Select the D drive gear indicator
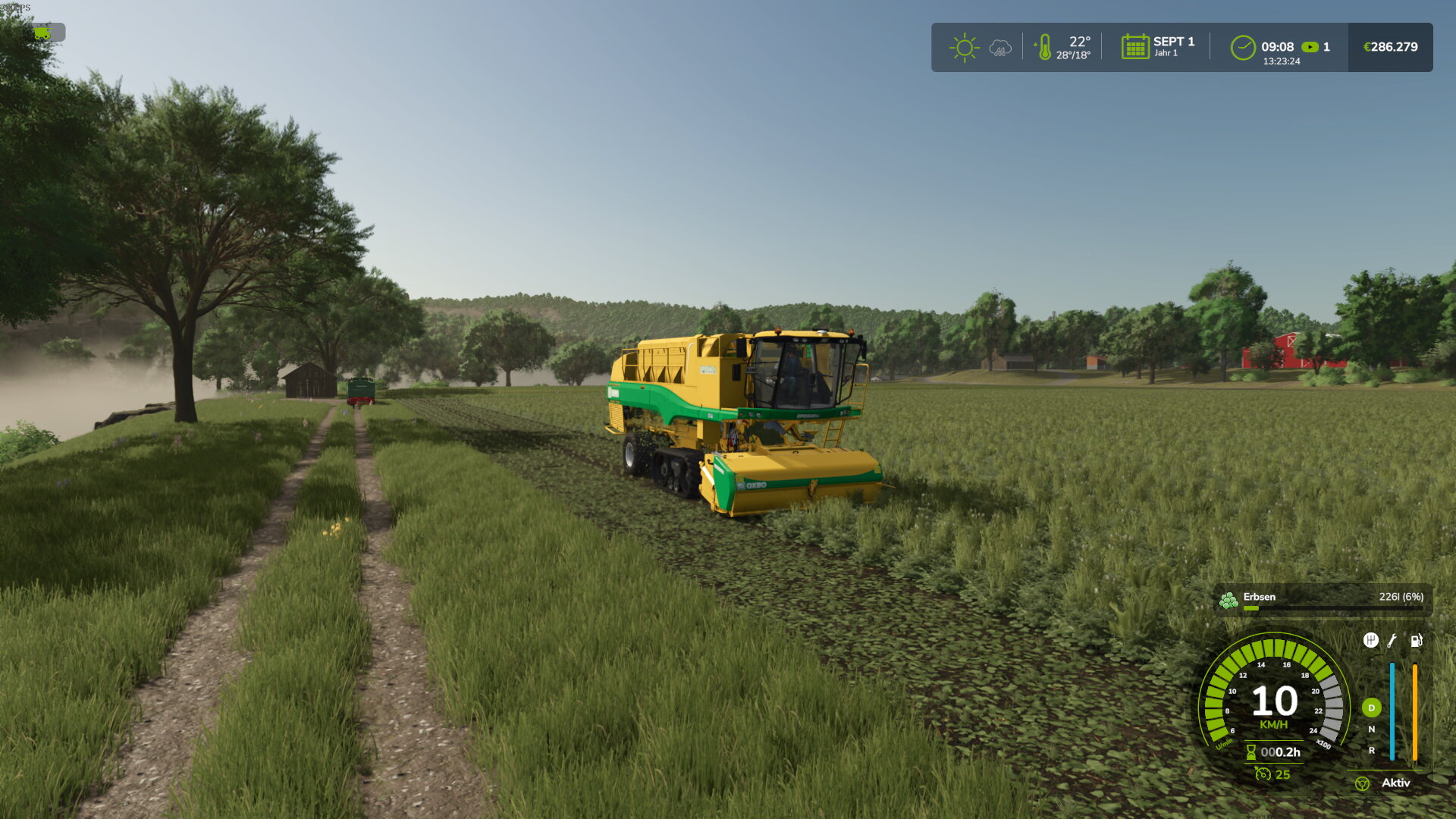1456x819 pixels. (x=1371, y=708)
